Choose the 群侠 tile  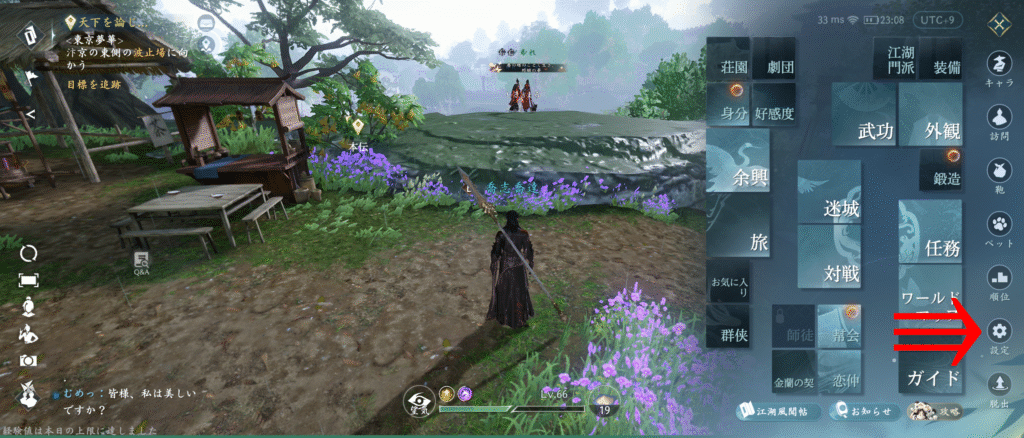(x=728, y=337)
